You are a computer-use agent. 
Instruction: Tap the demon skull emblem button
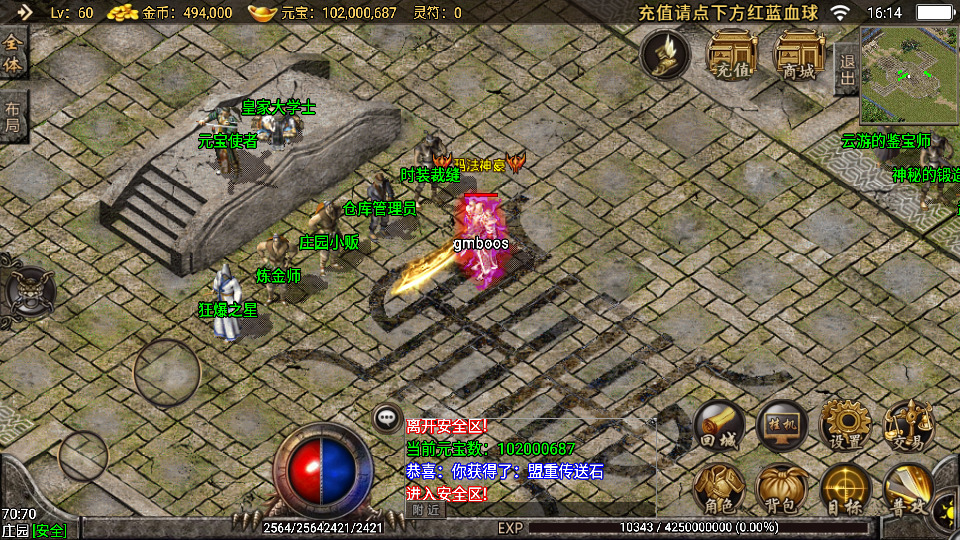tap(29, 292)
